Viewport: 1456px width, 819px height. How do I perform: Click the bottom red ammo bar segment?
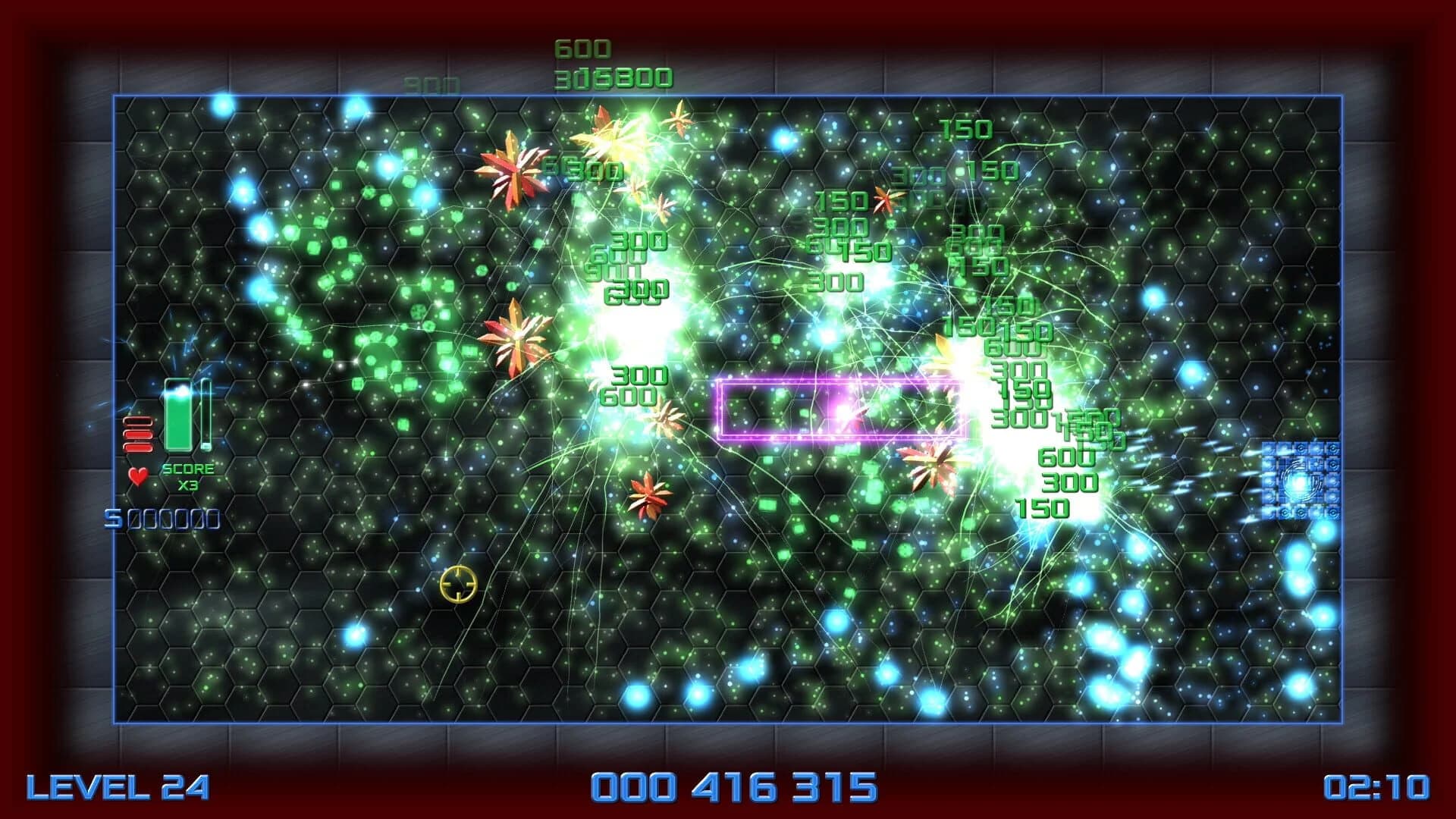[136, 449]
